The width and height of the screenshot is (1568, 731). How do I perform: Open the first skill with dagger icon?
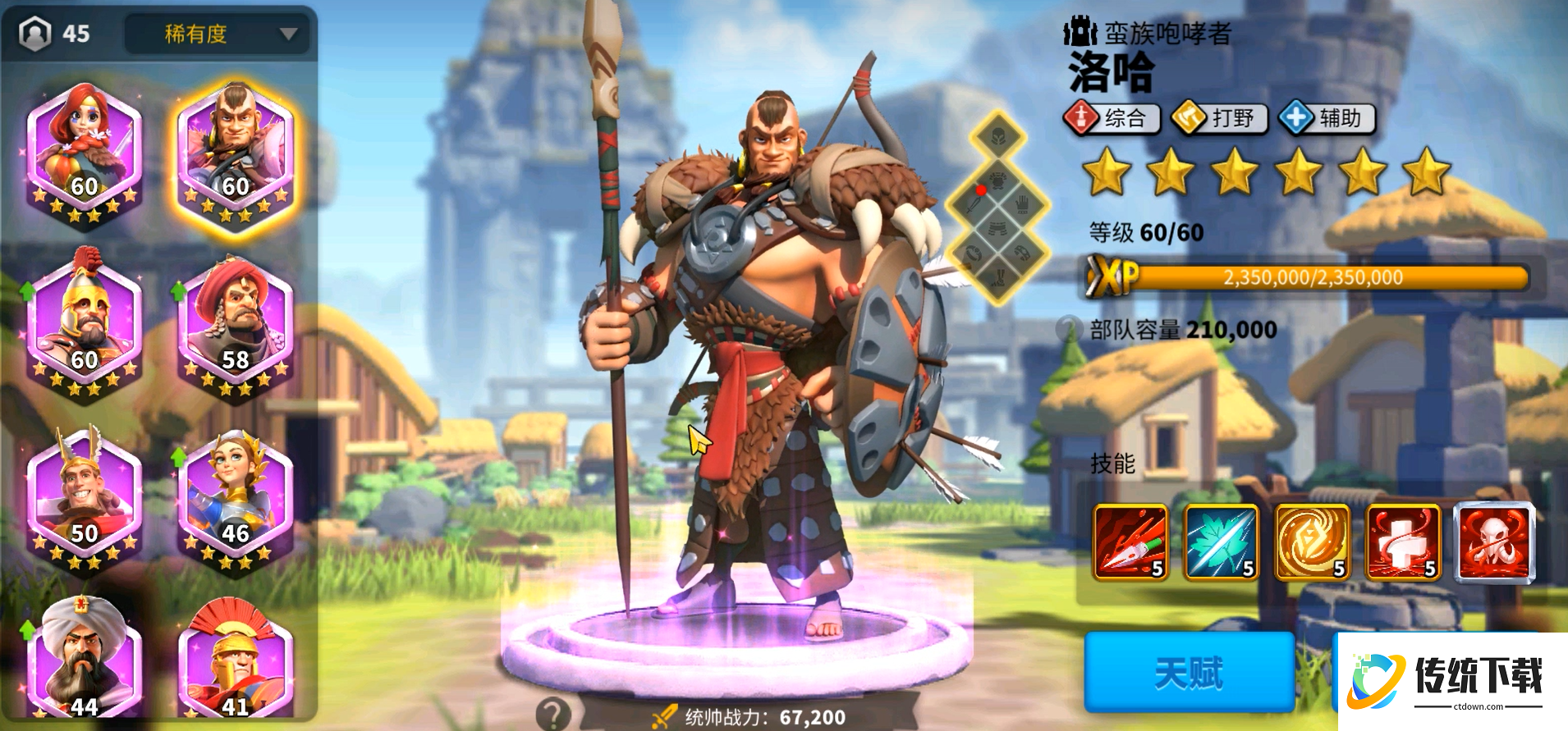pos(1131,544)
